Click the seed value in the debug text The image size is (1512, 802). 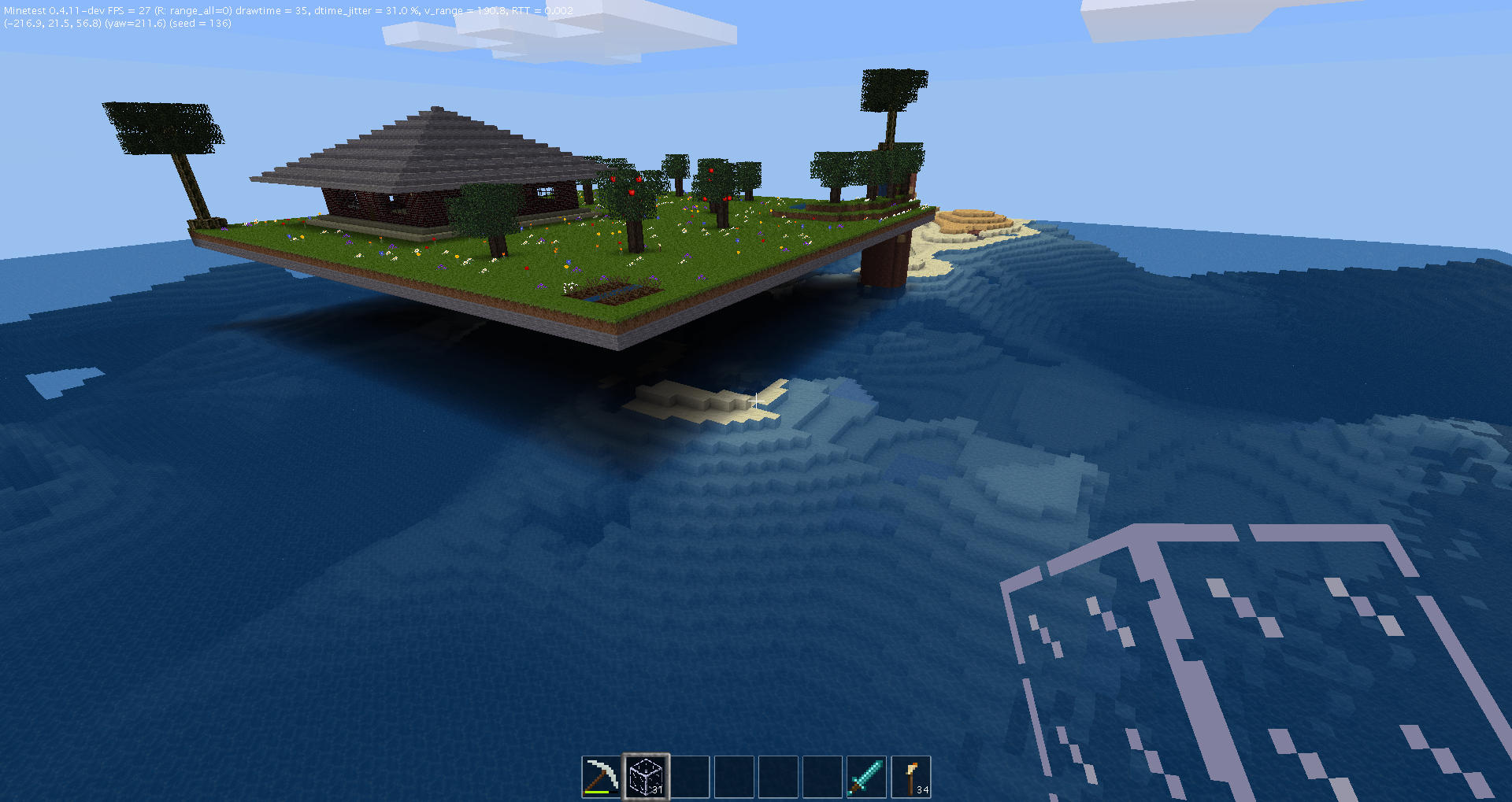pyautogui.click(x=201, y=23)
